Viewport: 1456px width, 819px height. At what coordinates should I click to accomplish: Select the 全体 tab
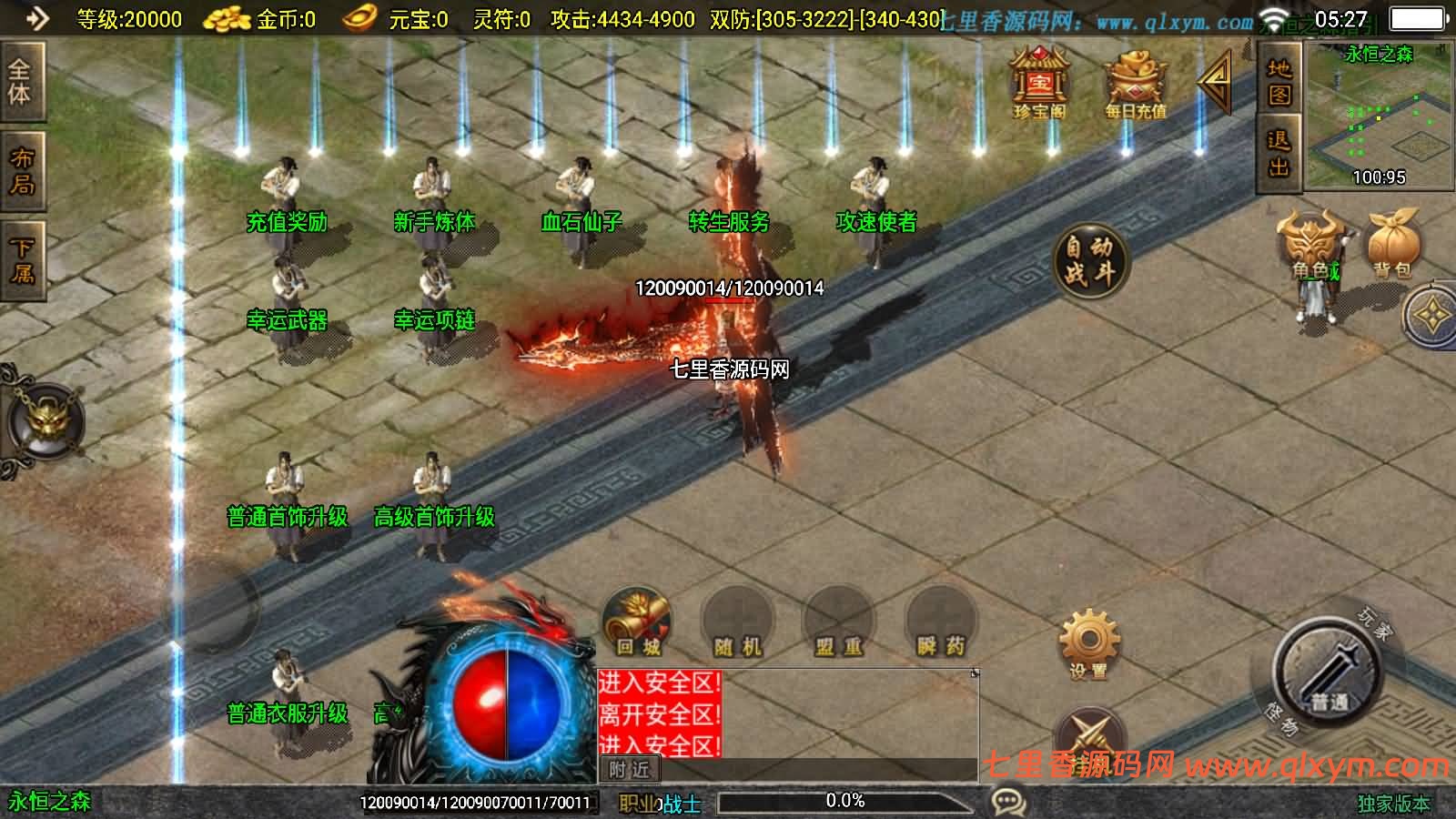pyautogui.click(x=20, y=82)
